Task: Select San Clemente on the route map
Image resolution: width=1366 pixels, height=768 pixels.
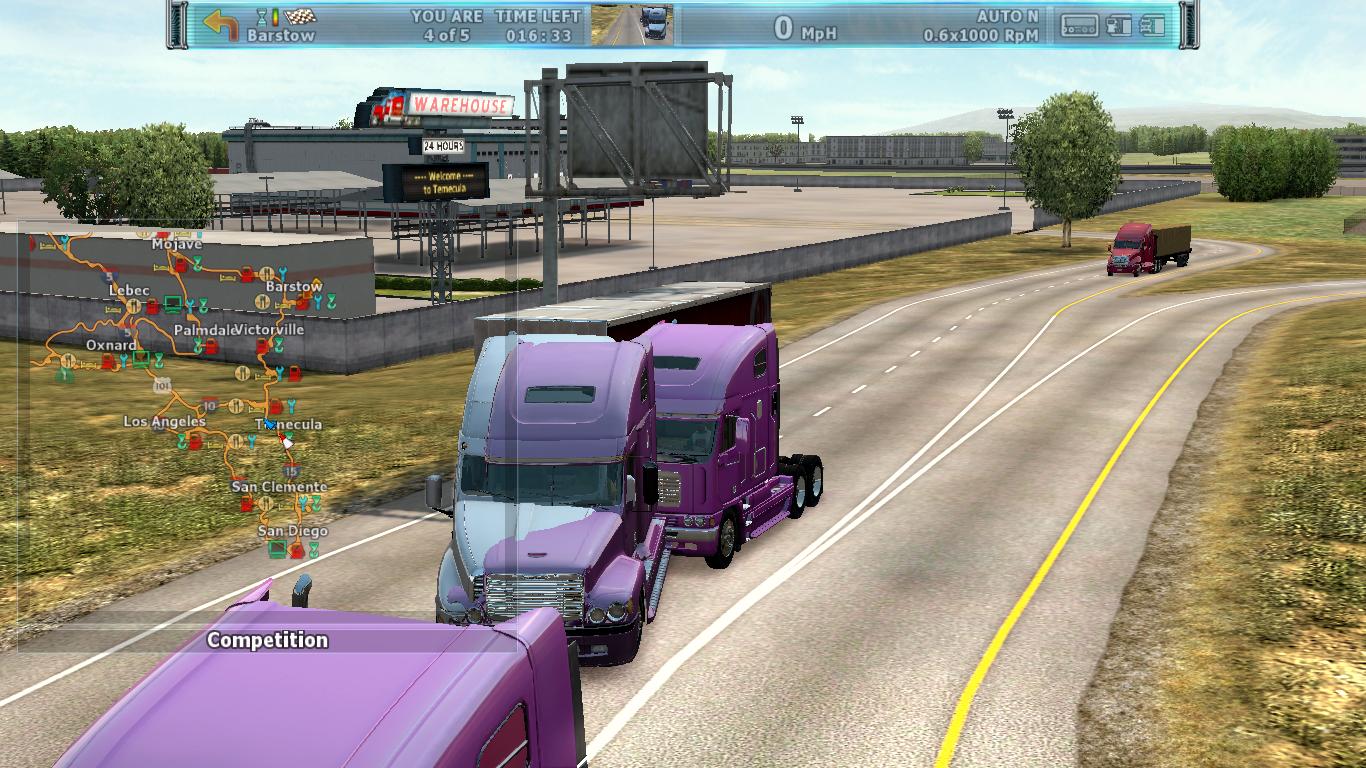Action: coord(279,487)
